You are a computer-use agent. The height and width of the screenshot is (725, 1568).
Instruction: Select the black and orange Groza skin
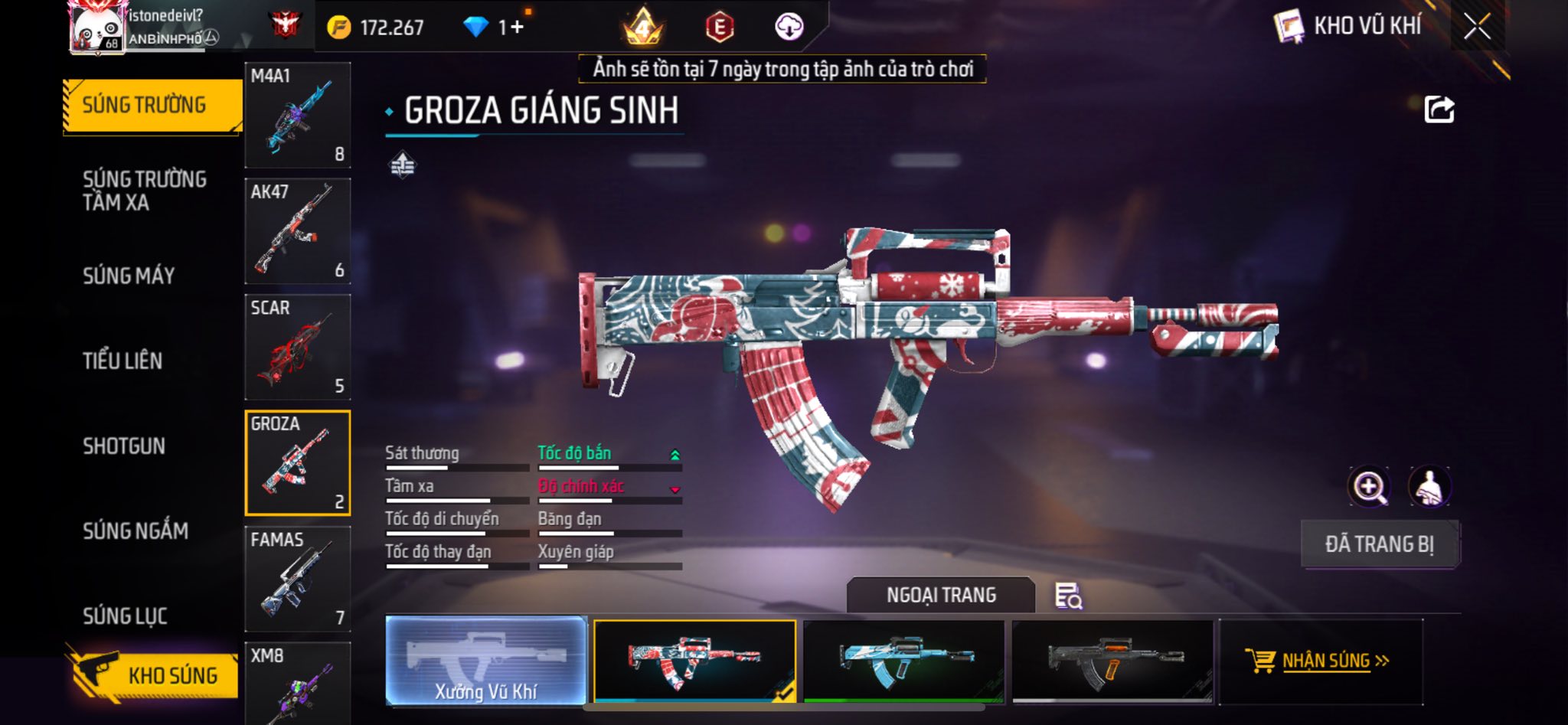(x=1112, y=661)
